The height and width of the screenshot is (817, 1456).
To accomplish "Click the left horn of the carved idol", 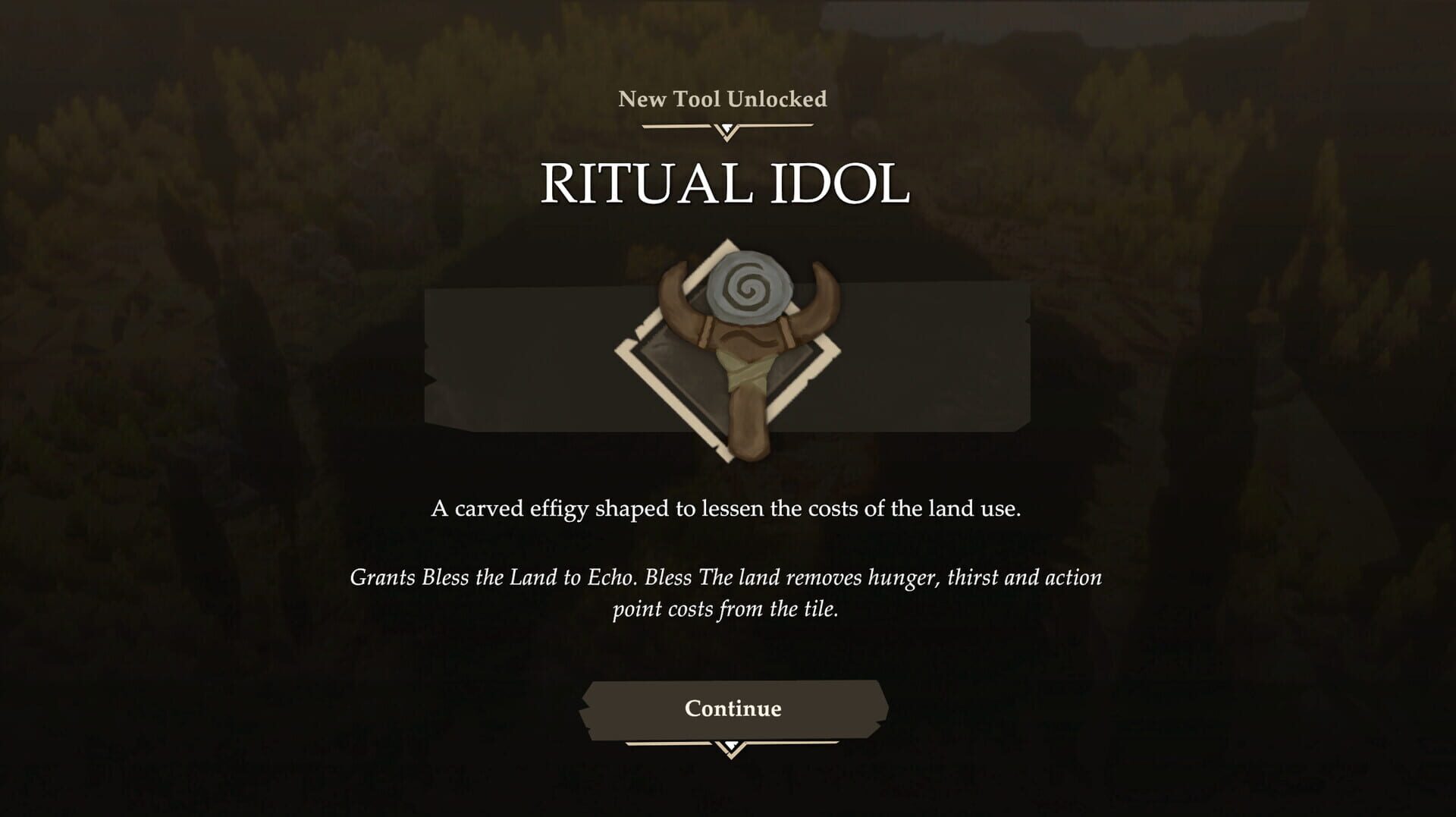I will [x=671, y=296].
